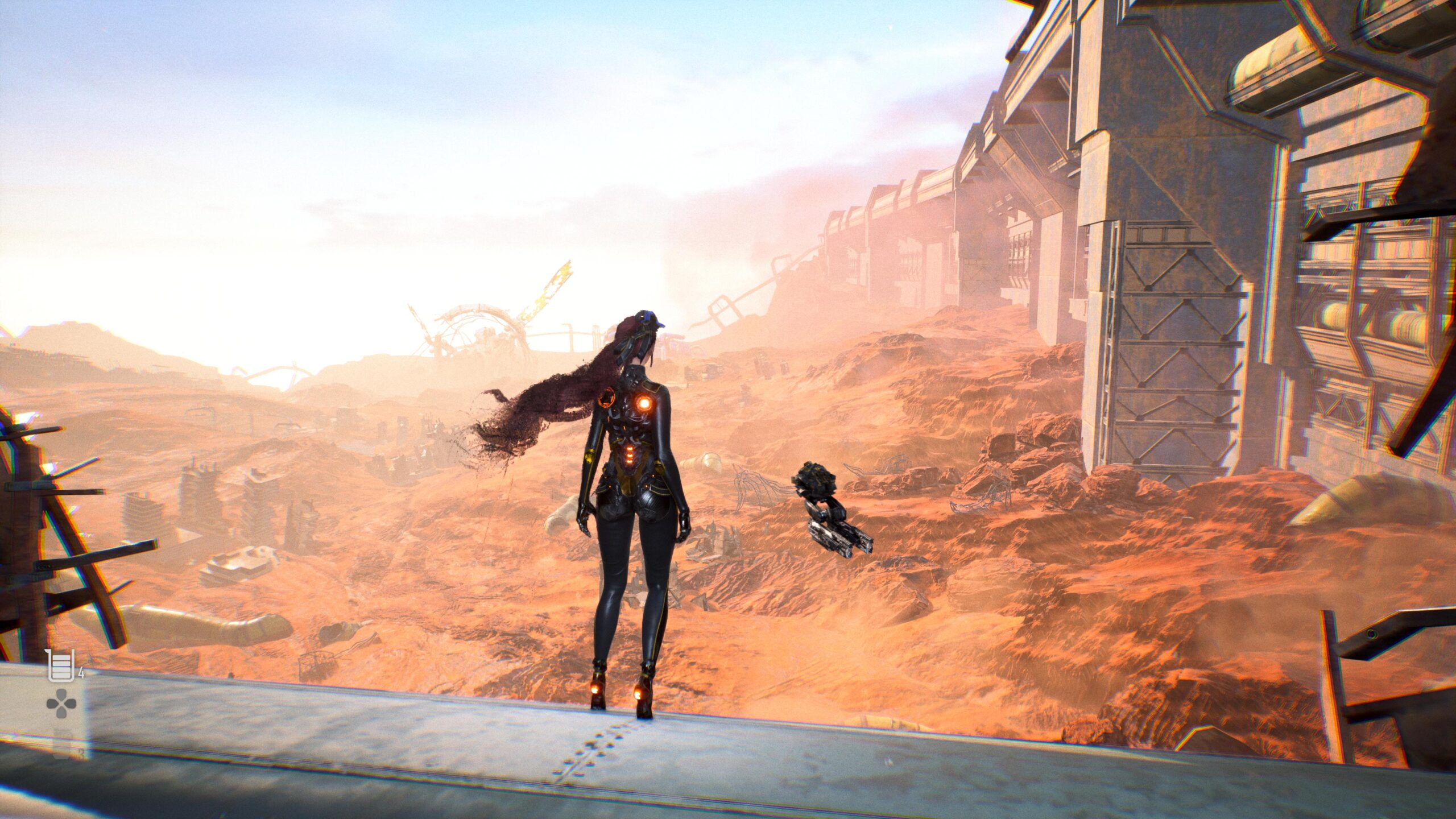Click the D-pad indicator icon

[61, 703]
